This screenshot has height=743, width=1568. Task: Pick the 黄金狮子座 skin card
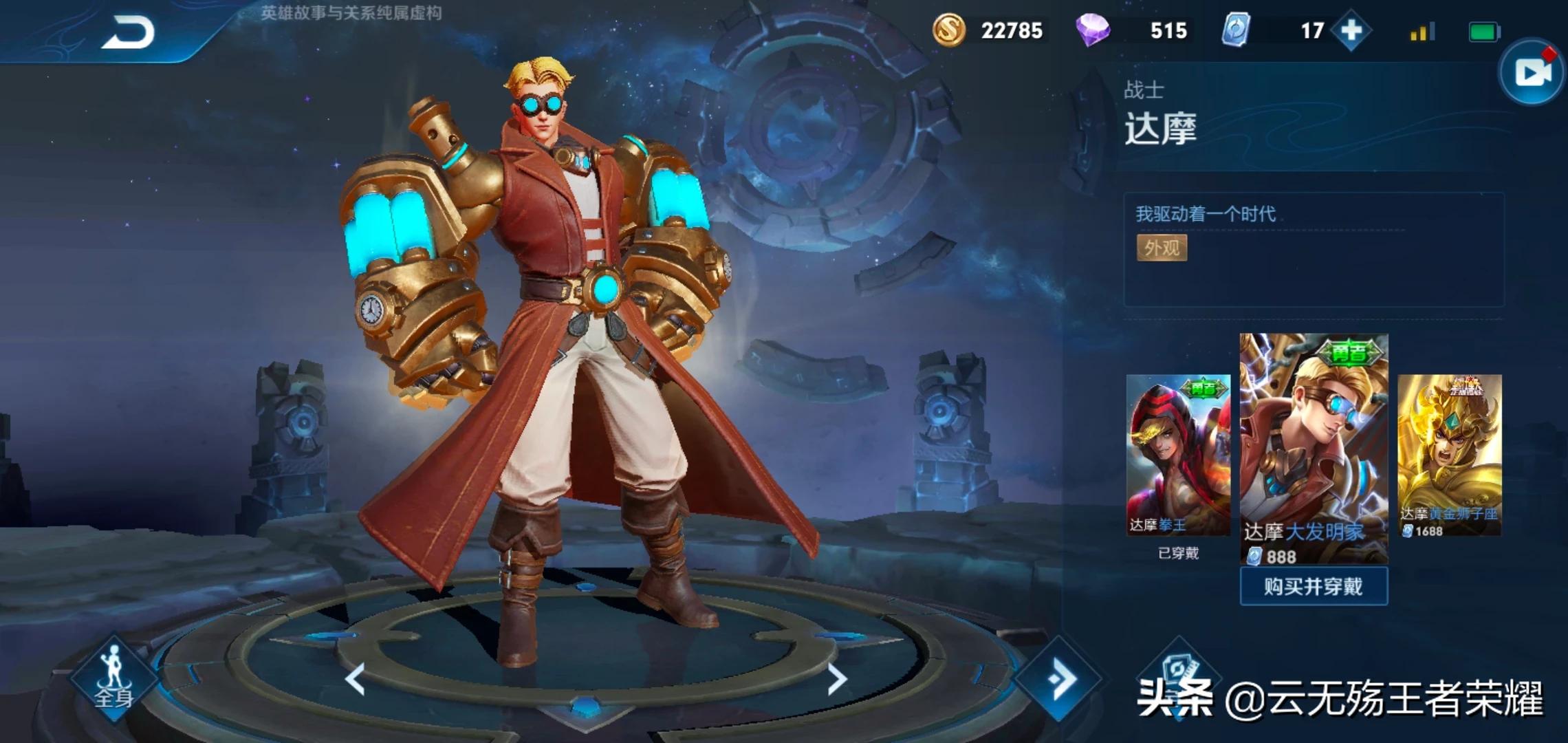point(1450,455)
